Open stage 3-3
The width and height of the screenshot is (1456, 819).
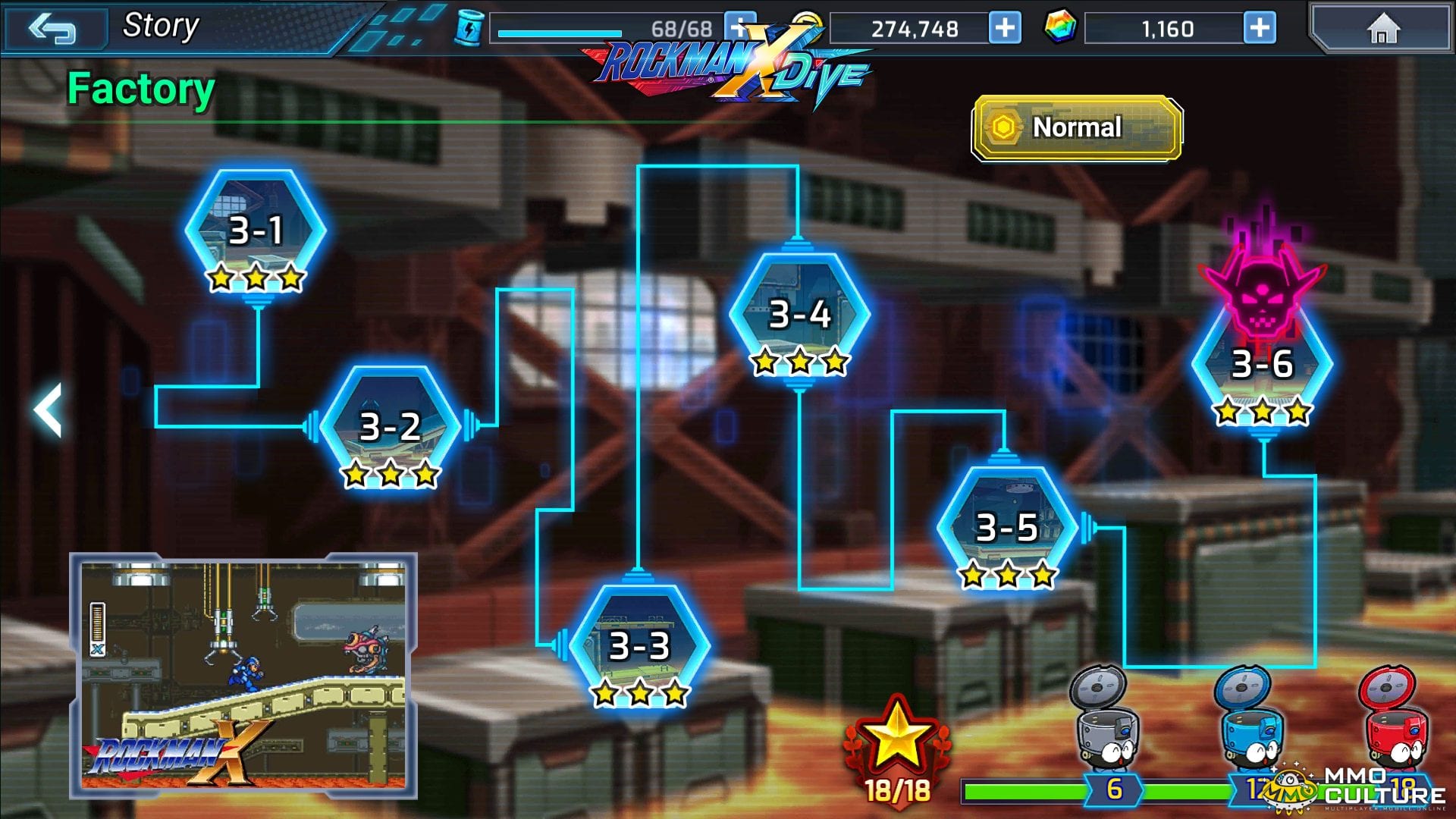click(x=639, y=647)
